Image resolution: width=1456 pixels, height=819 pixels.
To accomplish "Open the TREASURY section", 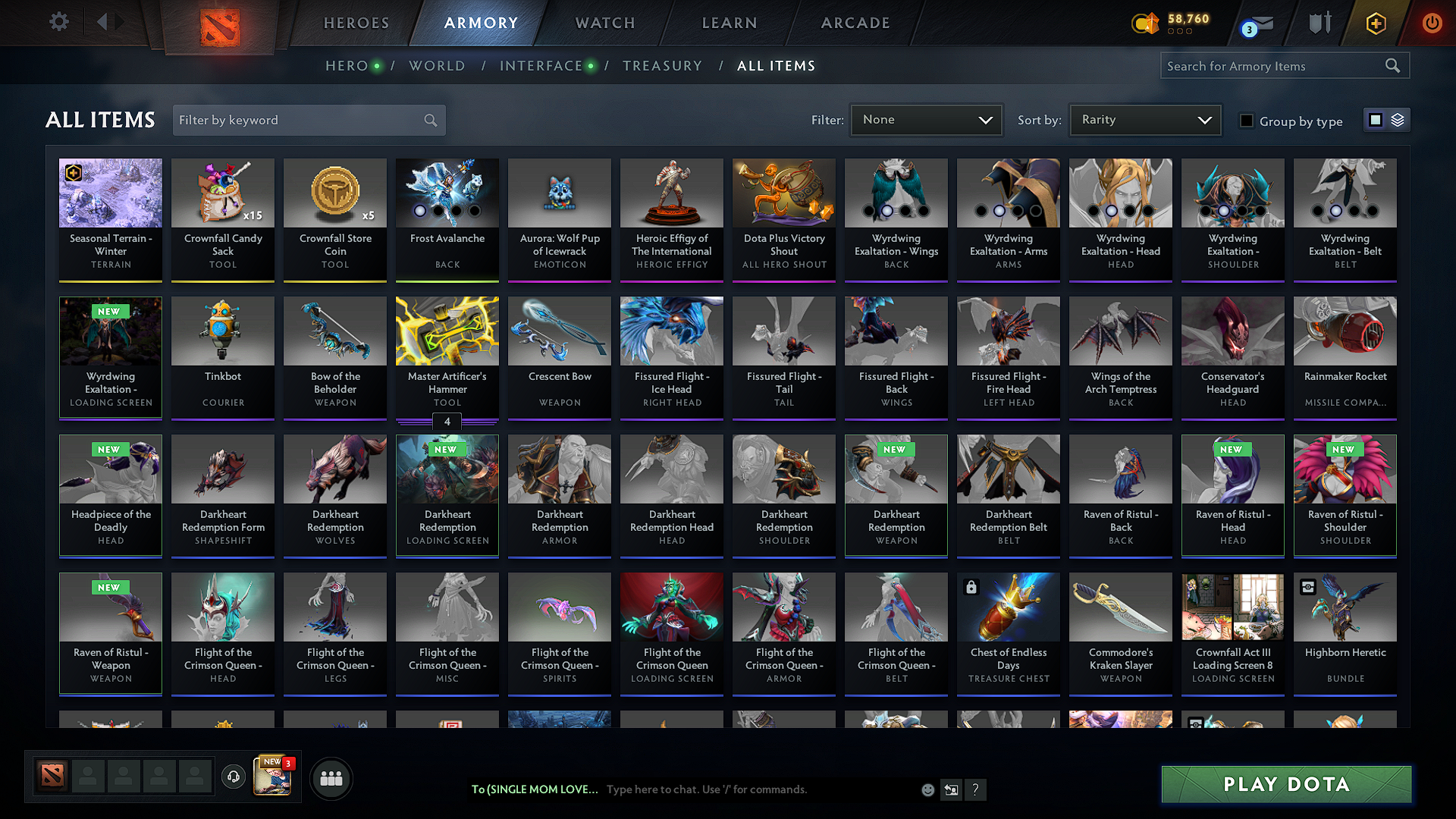I will point(662,66).
